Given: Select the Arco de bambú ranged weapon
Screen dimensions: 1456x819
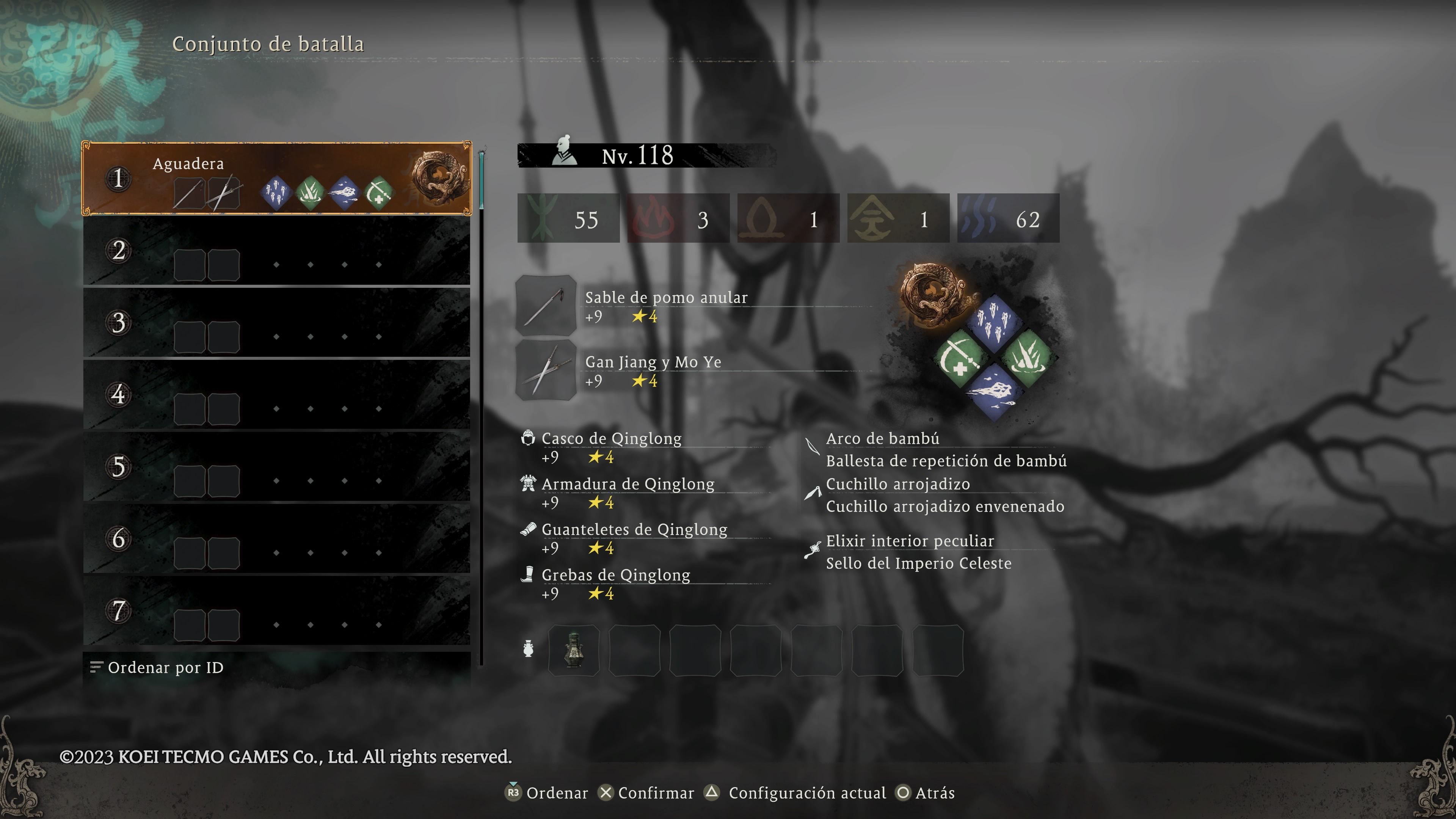Looking at the screenshot, I should pos(882,439).
